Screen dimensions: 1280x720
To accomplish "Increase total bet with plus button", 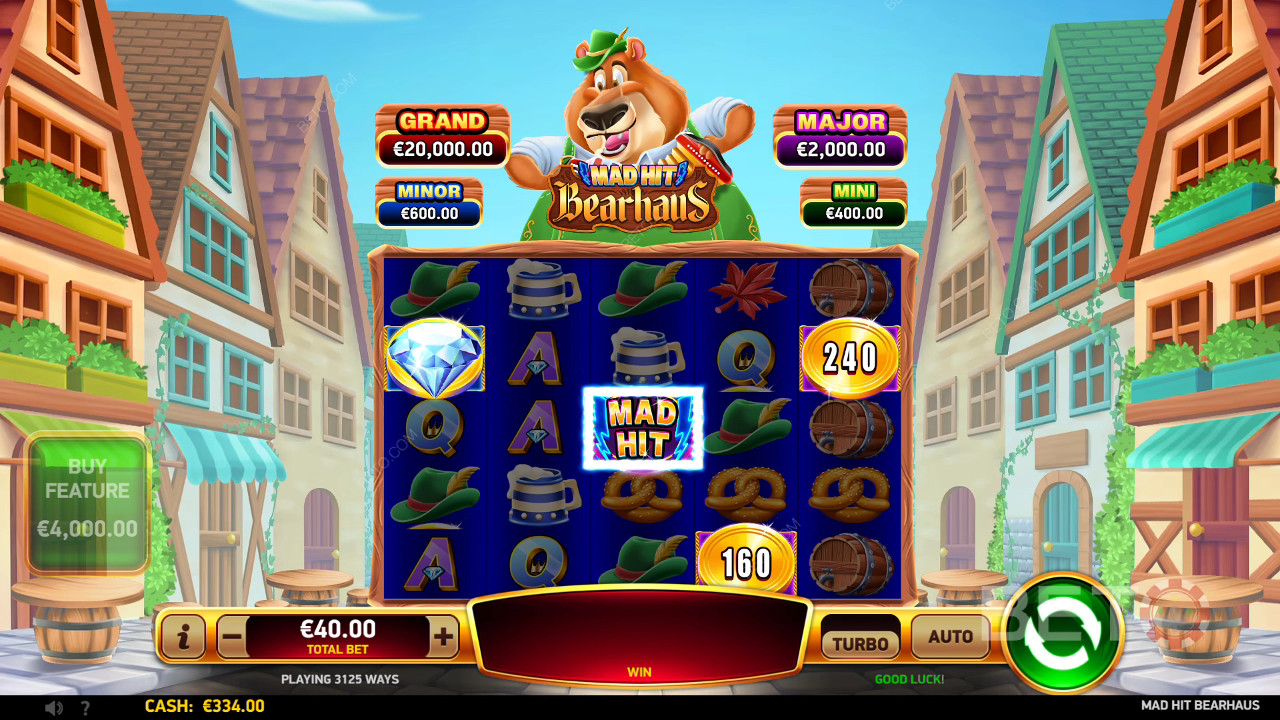I will pos(443,637).
